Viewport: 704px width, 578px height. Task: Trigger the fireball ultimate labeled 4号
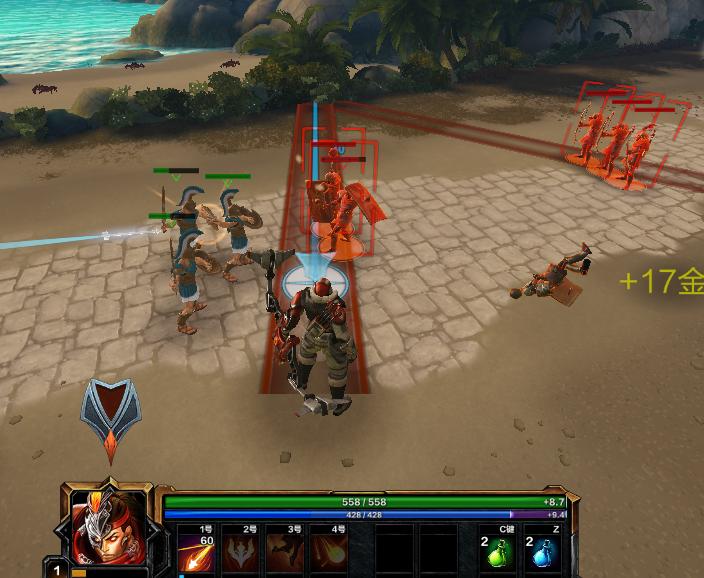(x=327, y=553)
